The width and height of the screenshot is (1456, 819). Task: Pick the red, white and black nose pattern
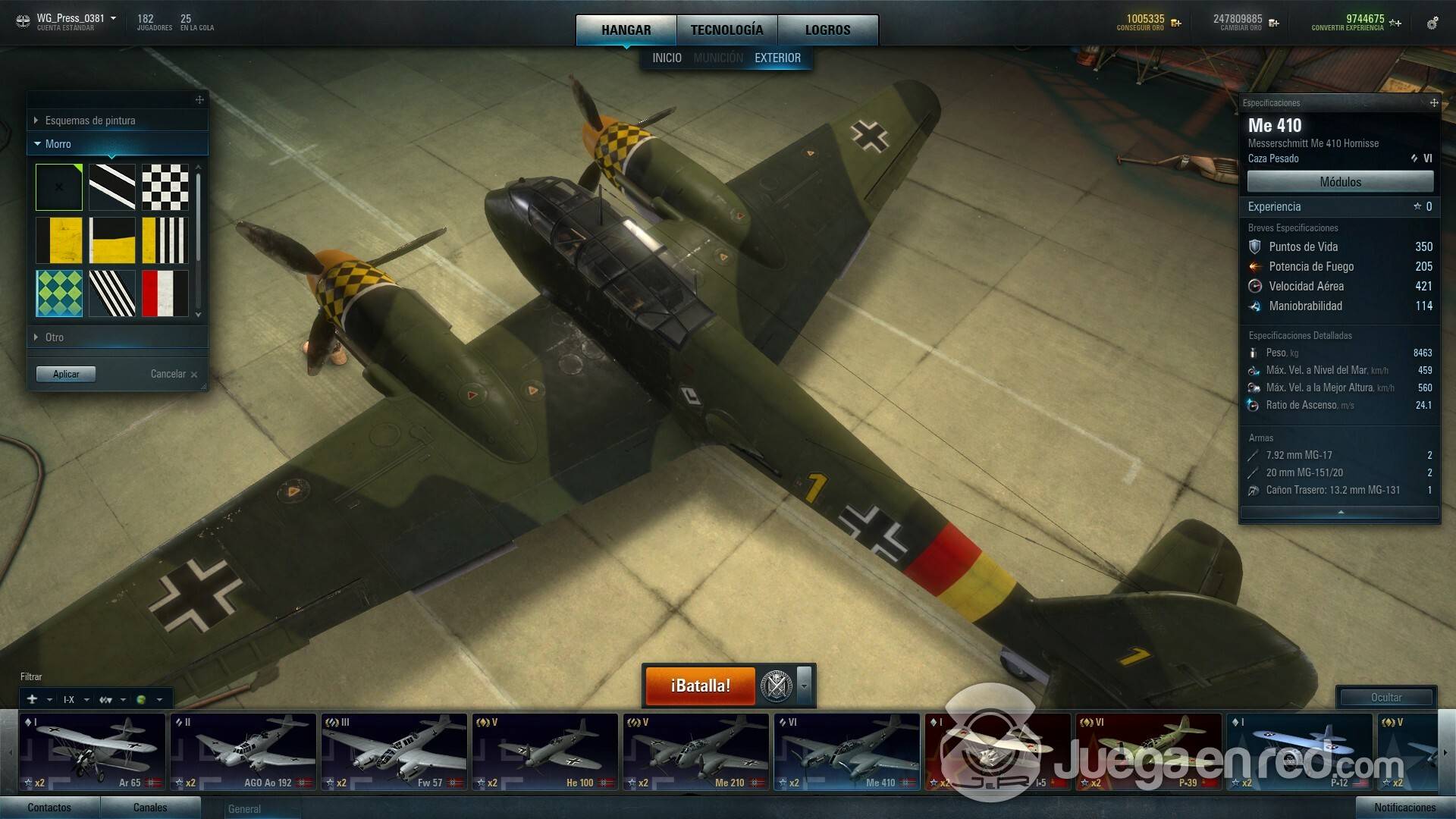coord(165,293)
